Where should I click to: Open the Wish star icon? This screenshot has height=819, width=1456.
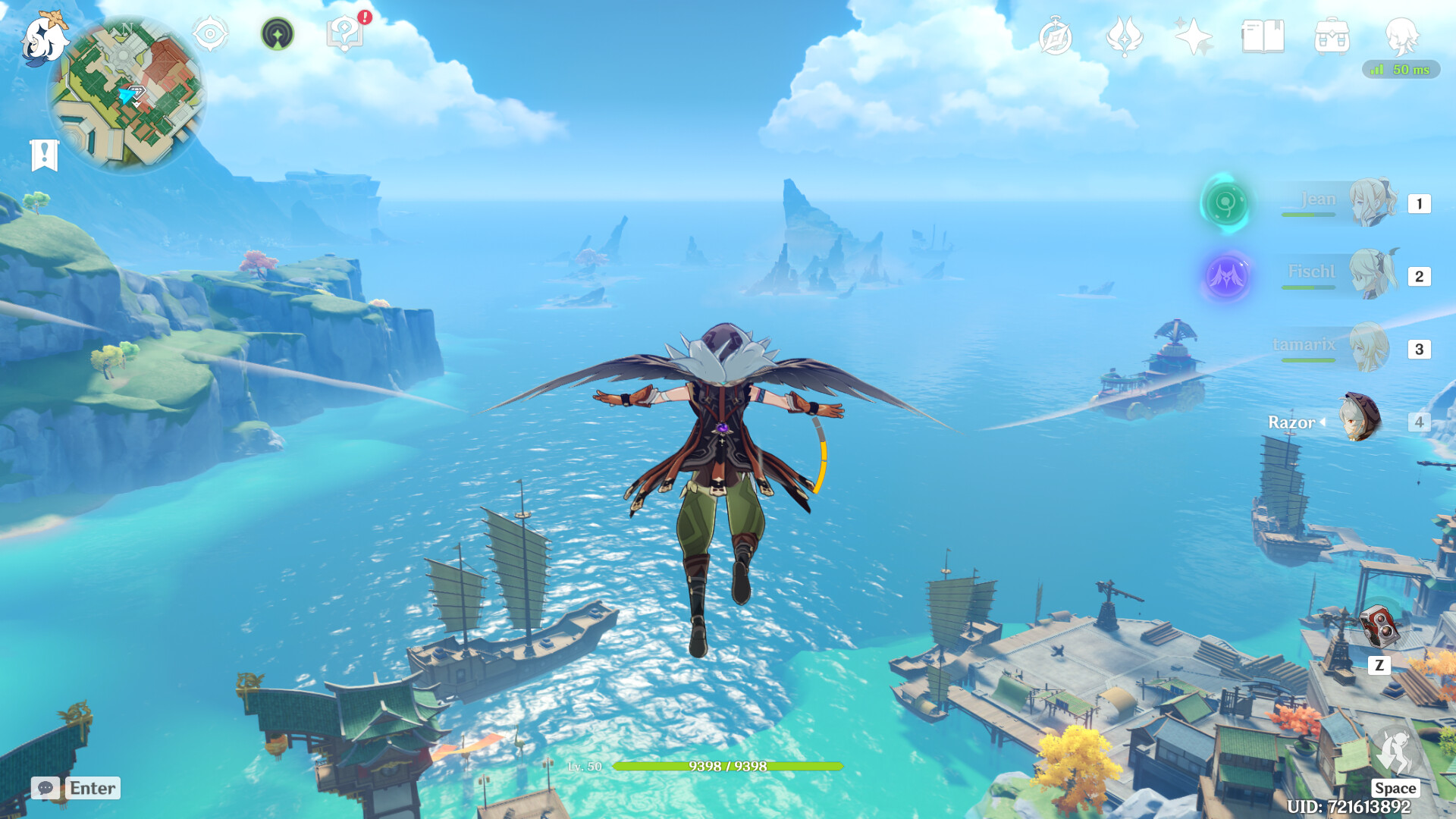[x=1193, y=36]
